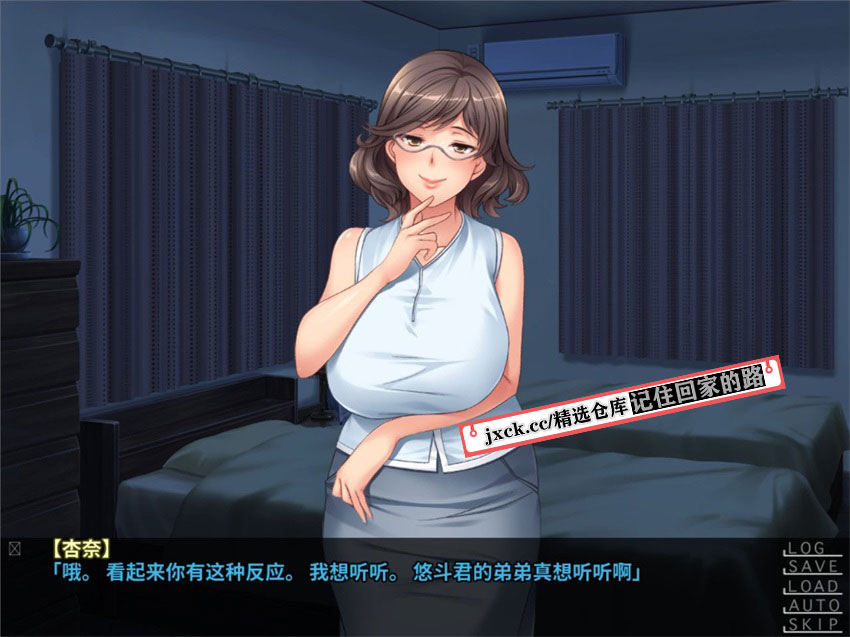The image size is (850, 637).
Task: Activate SKIP to fast-forward dialogue
Action: coord(811,624)
